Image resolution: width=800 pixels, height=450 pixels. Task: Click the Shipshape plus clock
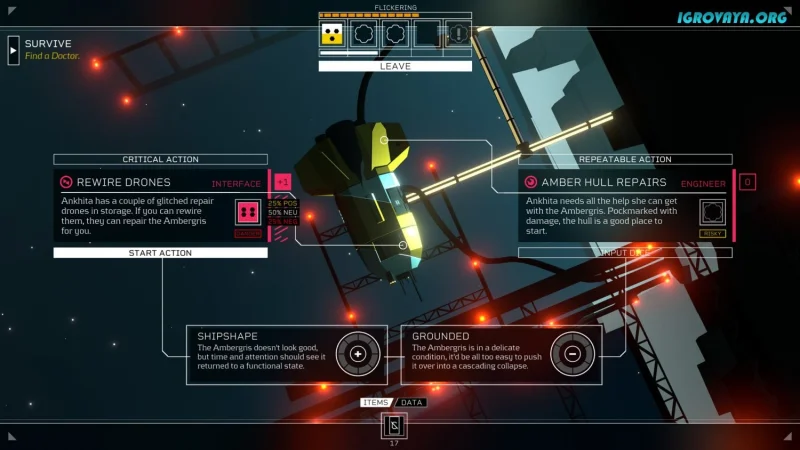[357, 354]
